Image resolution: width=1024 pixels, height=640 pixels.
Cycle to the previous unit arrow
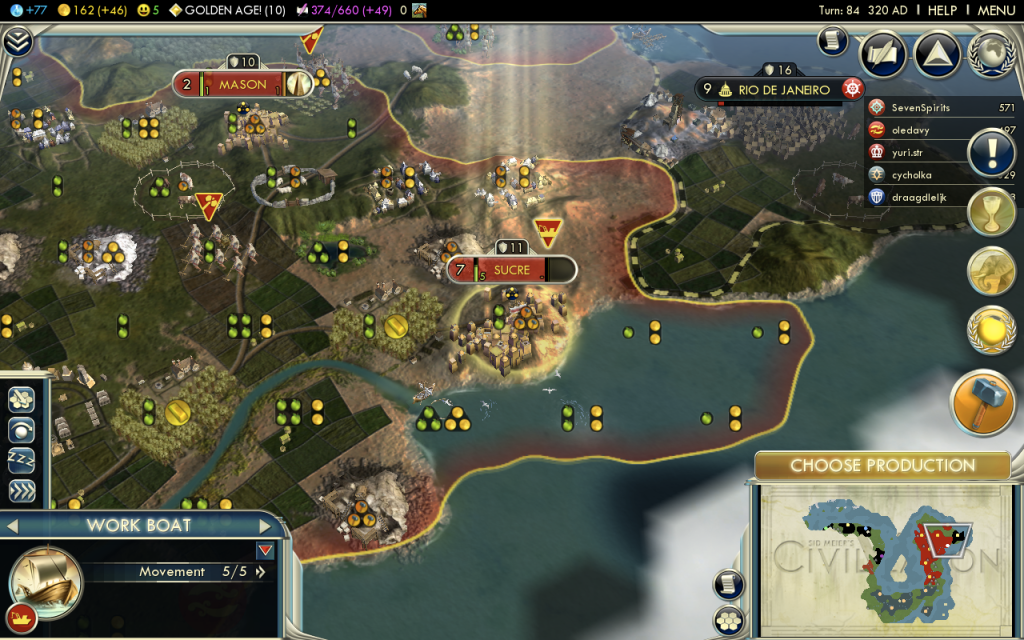tap(13, 526)
